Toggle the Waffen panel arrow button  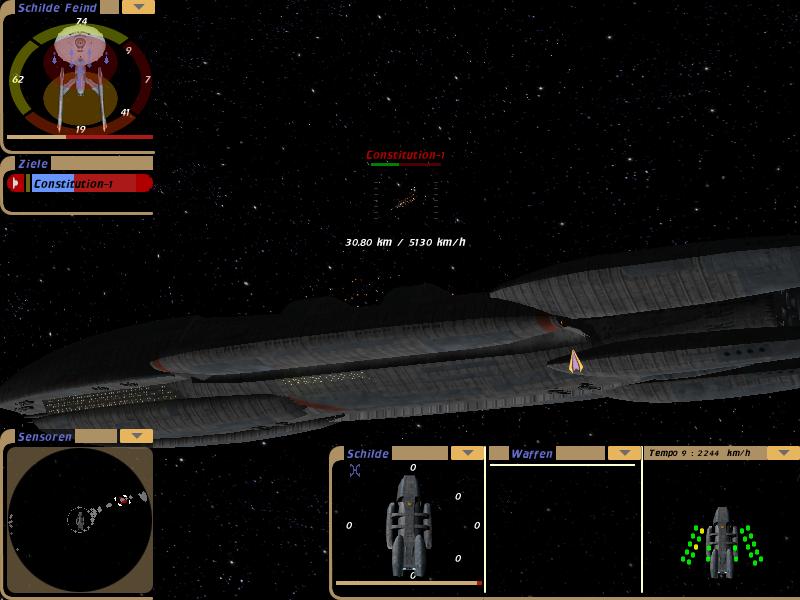[x=624, y=453]
